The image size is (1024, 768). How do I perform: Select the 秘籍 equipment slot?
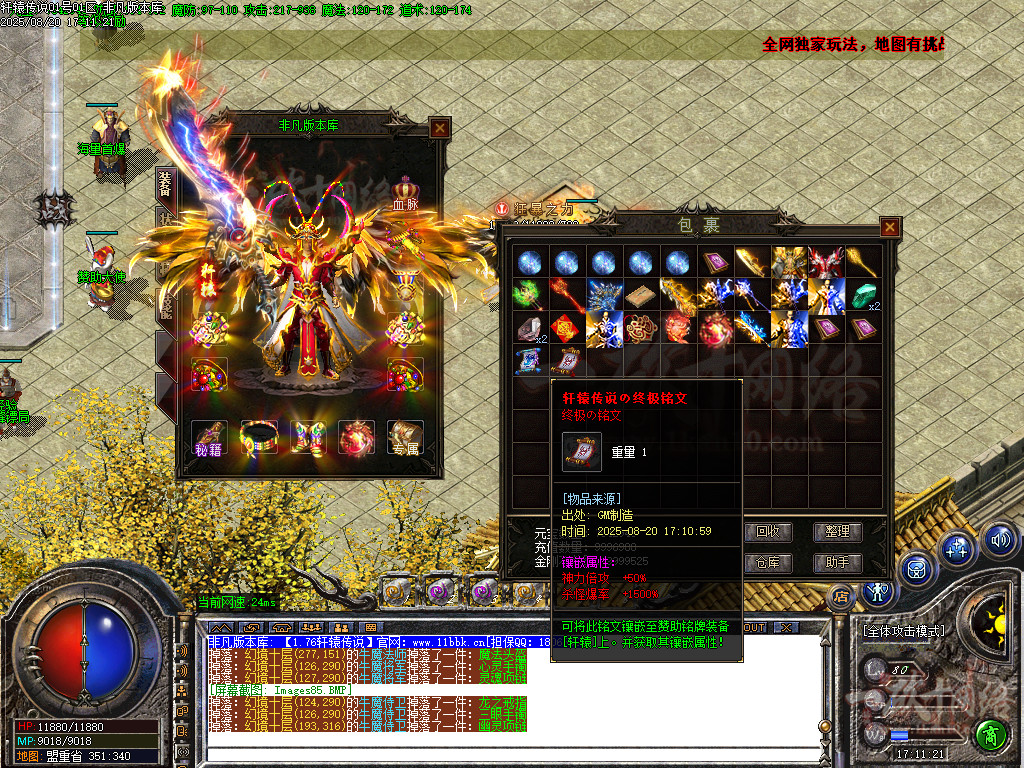pos(209,437)
